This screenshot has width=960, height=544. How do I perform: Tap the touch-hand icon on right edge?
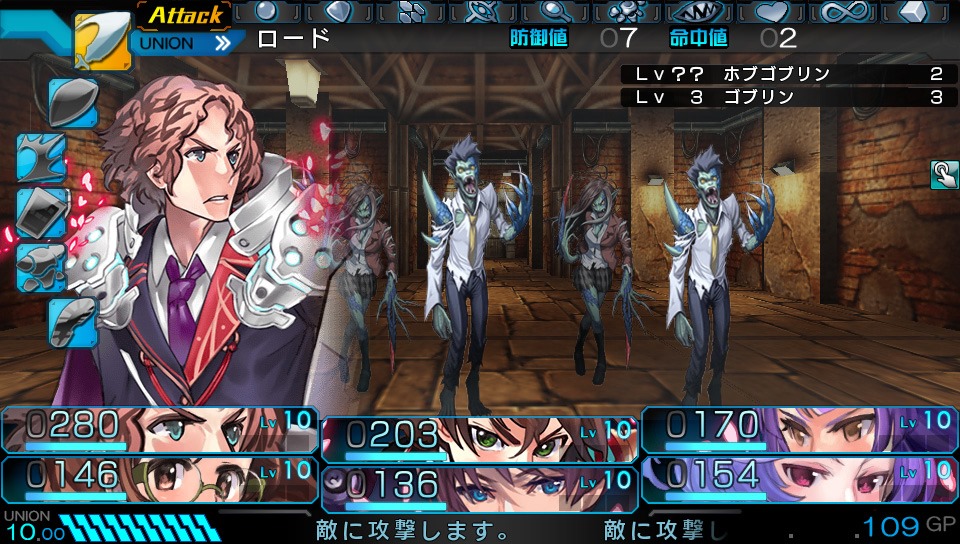click(943, 174)
